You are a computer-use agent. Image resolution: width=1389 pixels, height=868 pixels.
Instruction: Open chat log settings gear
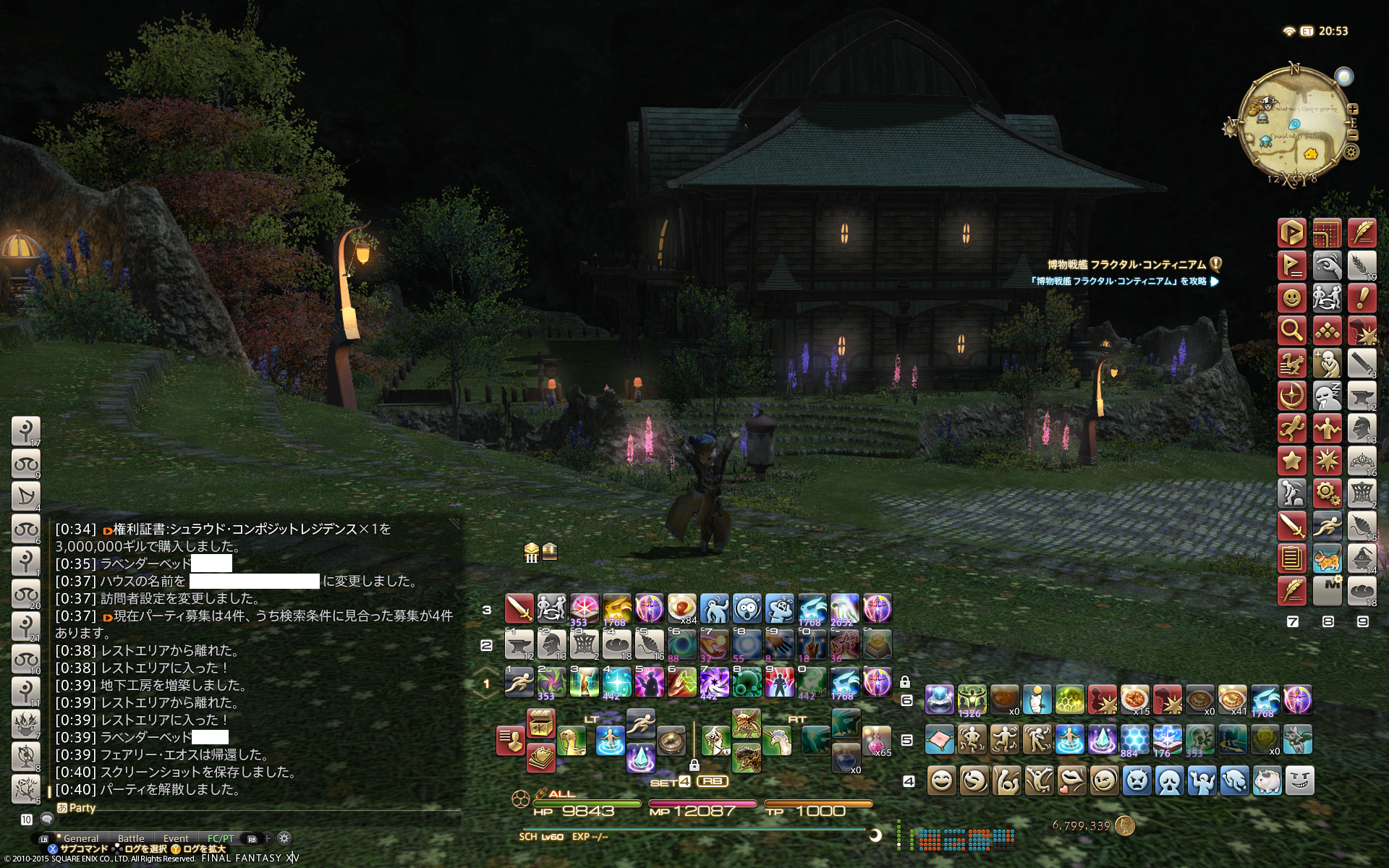tap(284, 838)
